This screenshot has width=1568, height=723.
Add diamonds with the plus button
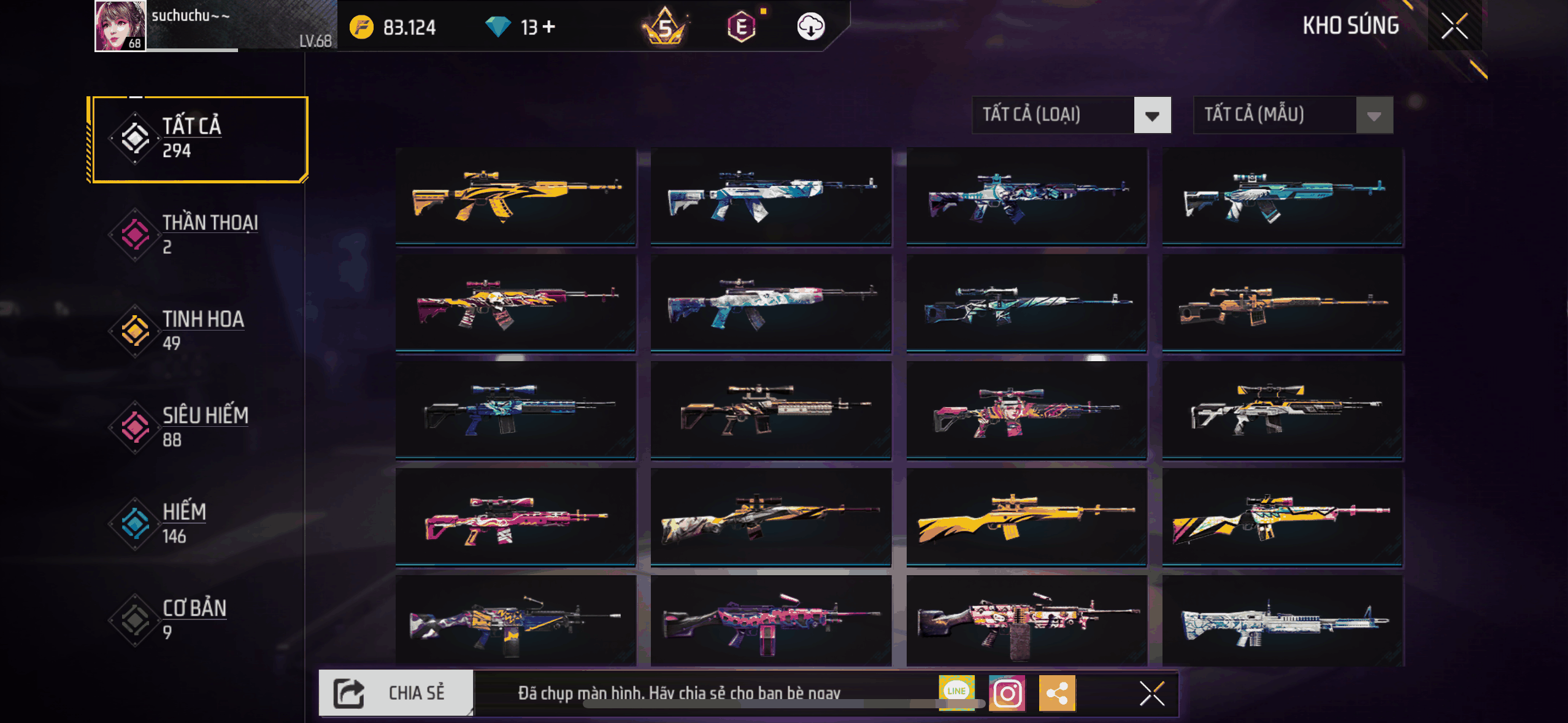tap(549, 26)
